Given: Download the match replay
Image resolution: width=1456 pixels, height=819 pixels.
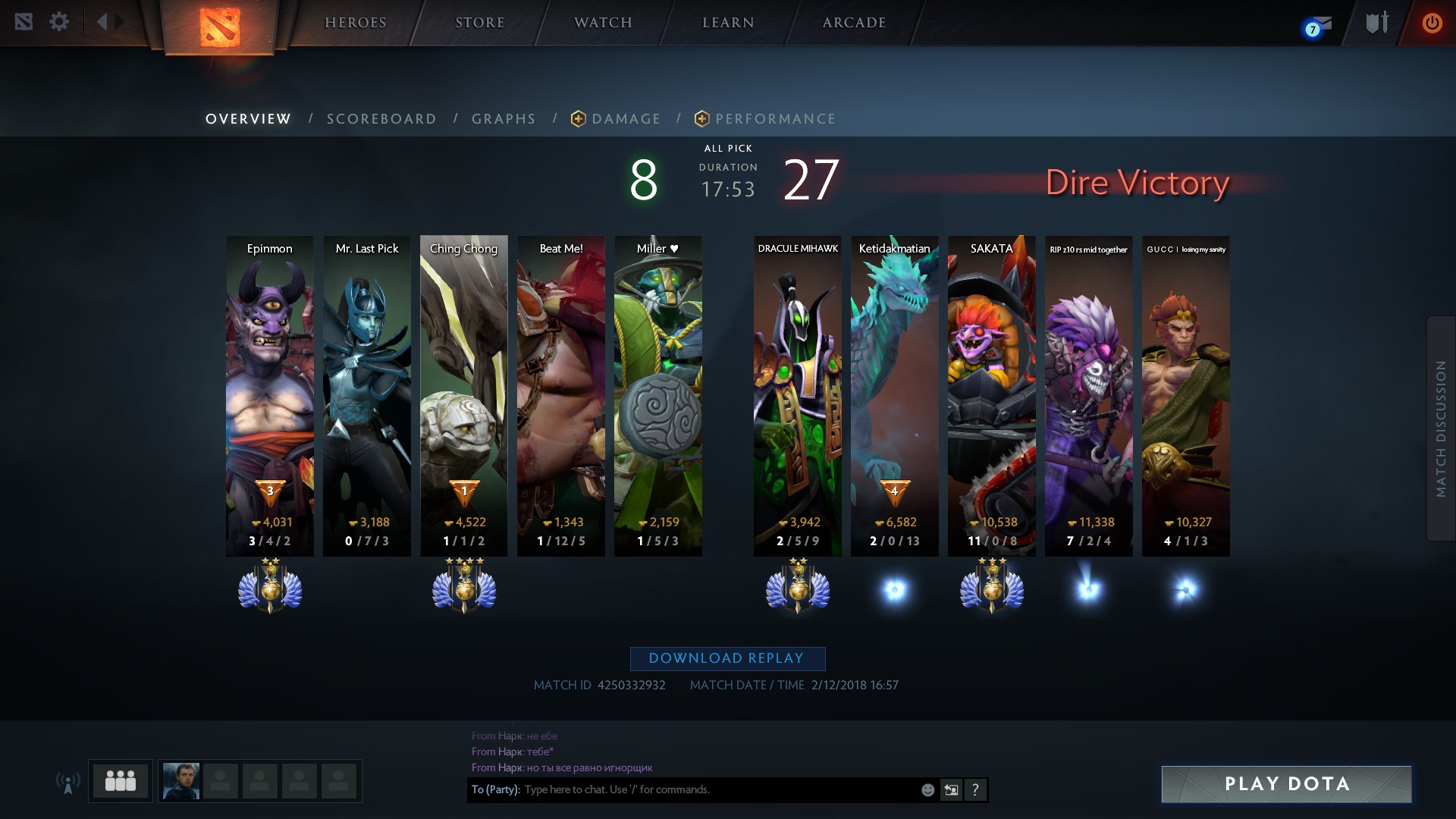Looking at the screenshot, I should (727, 658).
